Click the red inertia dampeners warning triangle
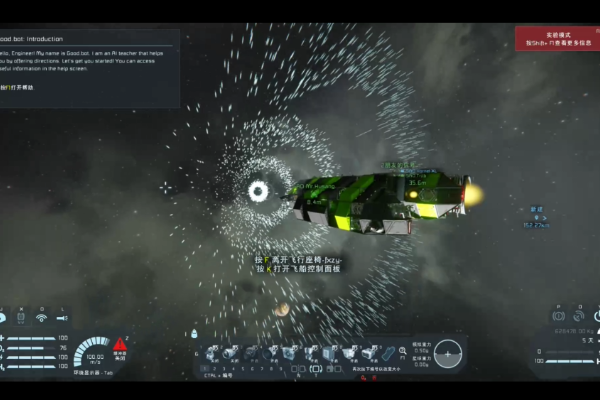This screenshot has width=600, height=400. (x=120, y=344)
